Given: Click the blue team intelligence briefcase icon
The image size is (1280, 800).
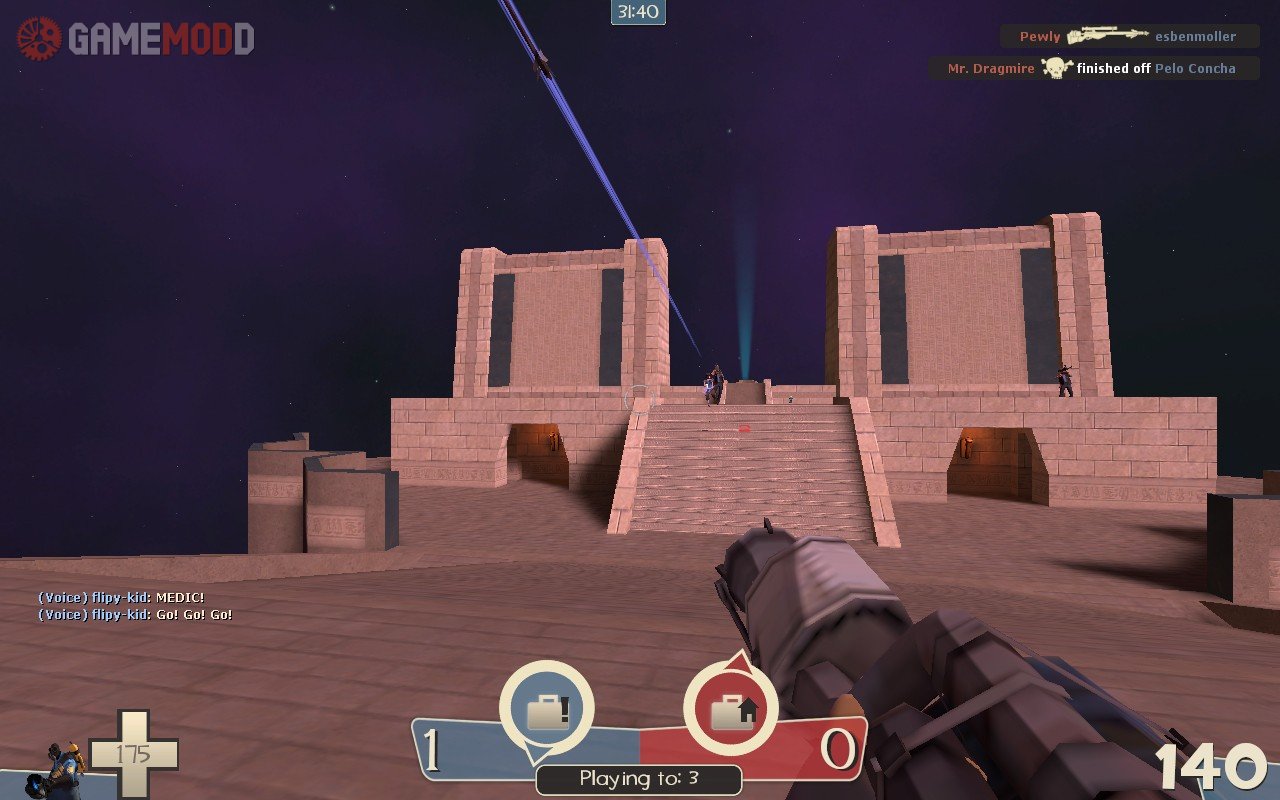Looking at the screenshot, I should [546, 710].
